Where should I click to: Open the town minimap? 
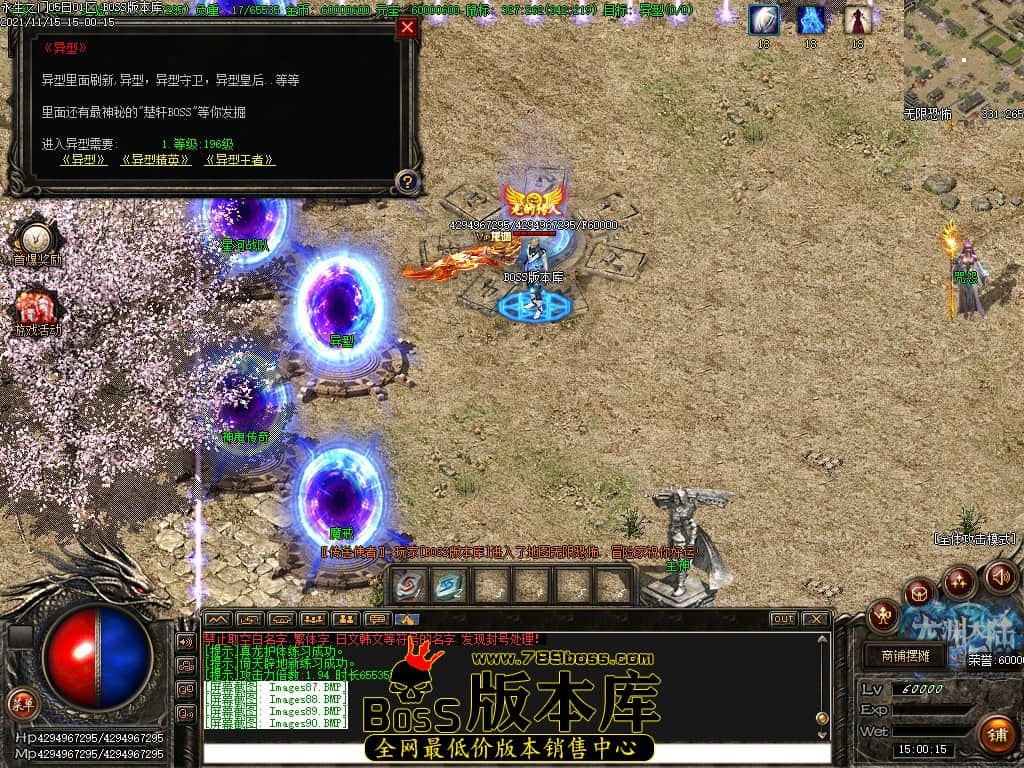click(963, 55)
